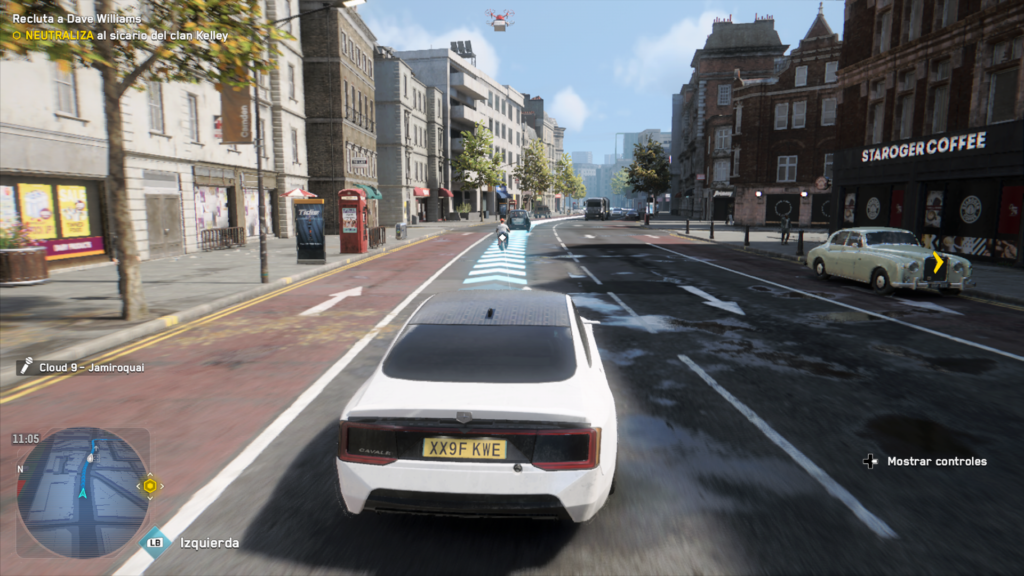Click the Cloud 9 - Jamiroquai radio track
Viewport: 1024px width, 576px height.
coord(90,367)
